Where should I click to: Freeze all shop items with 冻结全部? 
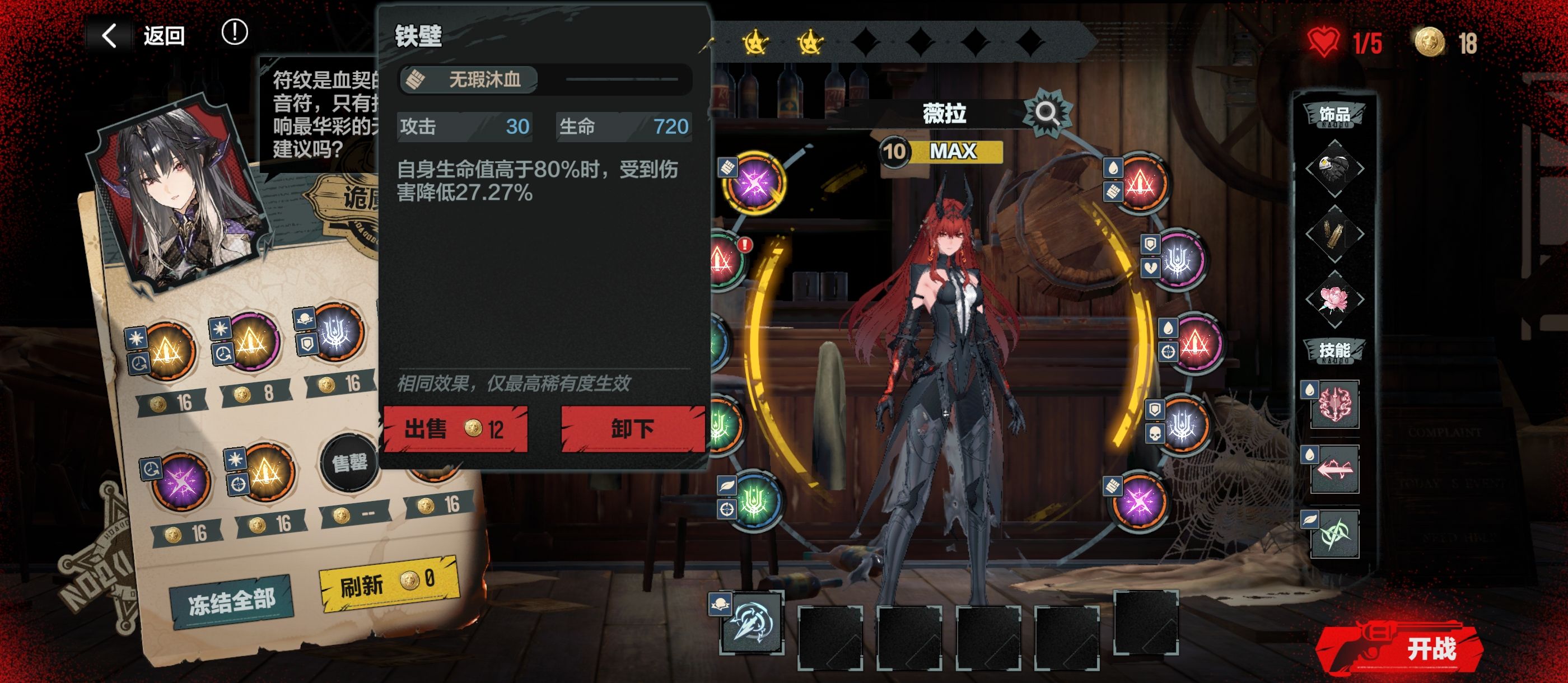[x=231, y=602]
